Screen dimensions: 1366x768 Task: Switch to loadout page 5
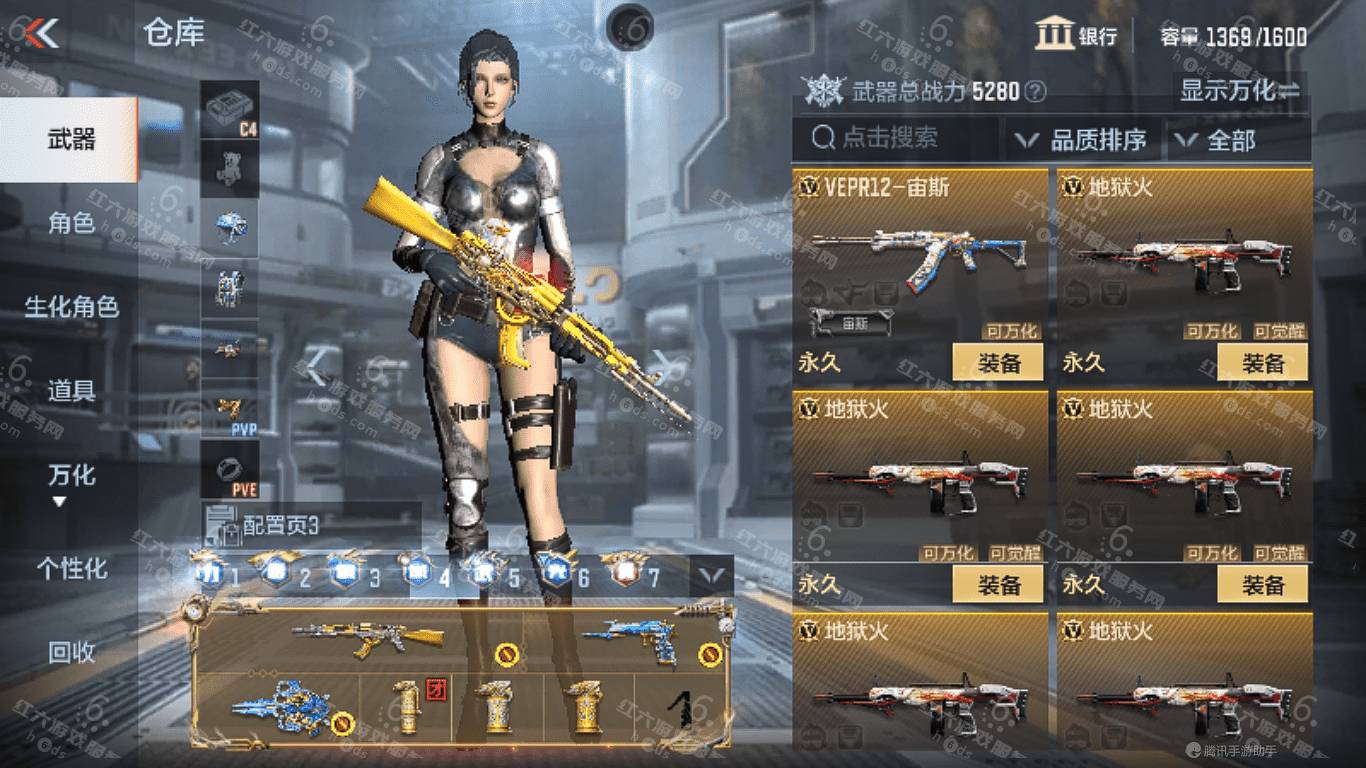tap(499, 575)
